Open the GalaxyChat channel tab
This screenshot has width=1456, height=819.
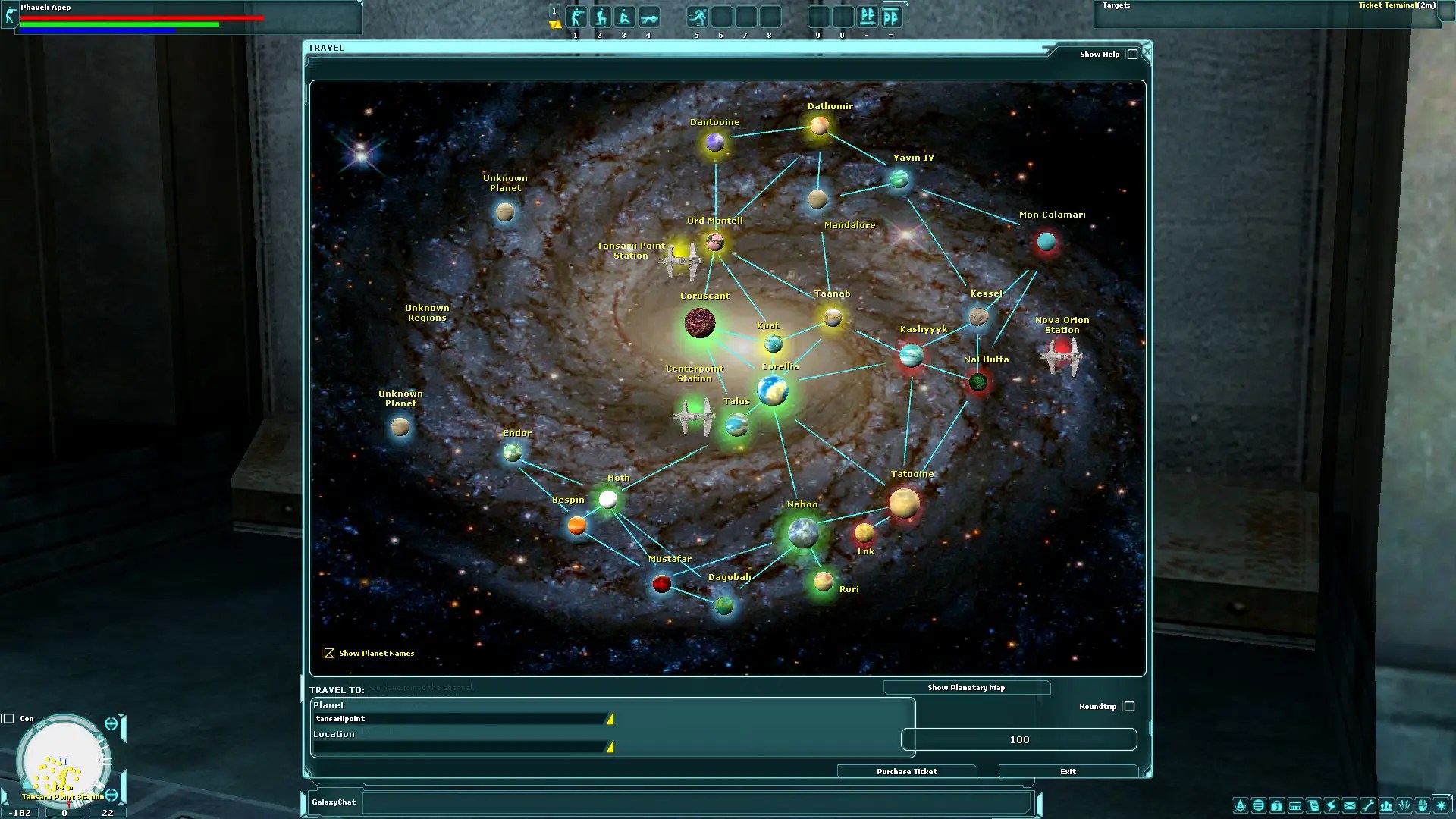pyautogui.click(x=334, y=802)
